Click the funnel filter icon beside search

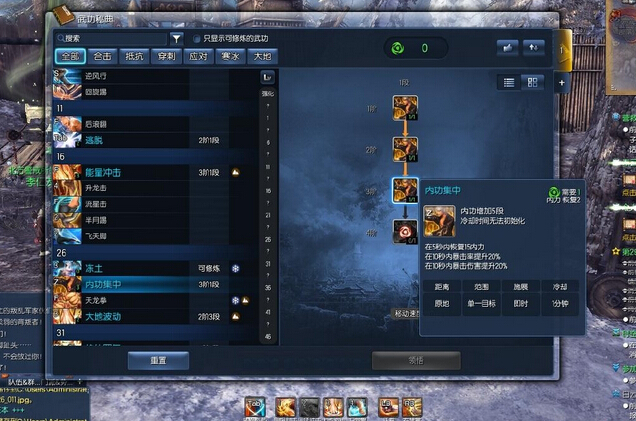pyautogui.click(x=176, y=39)
